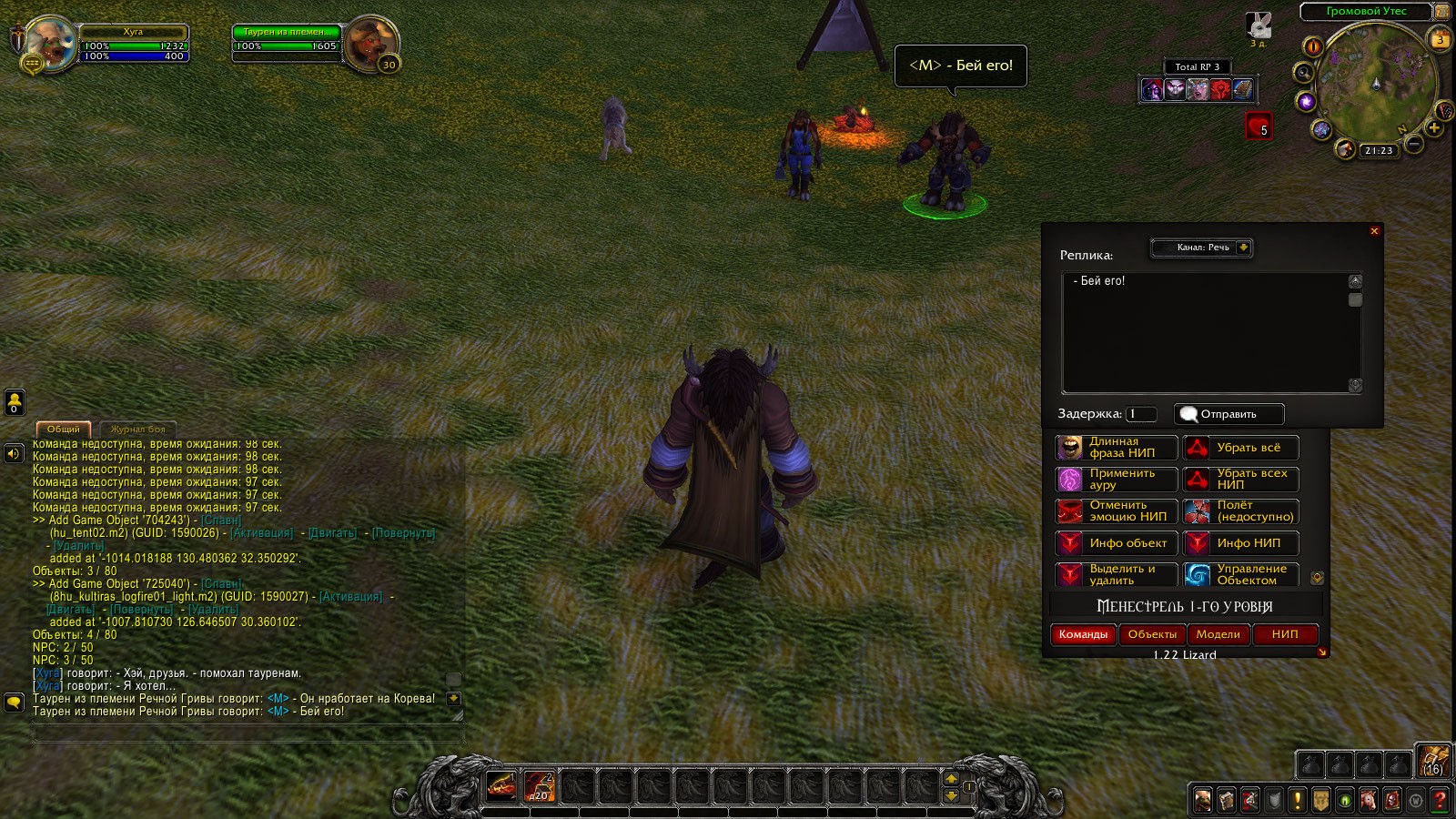Click the Задержка delay input field
Image resolution: width=1456 pixels, height=819 pixels.
(x=1141, y=414)
